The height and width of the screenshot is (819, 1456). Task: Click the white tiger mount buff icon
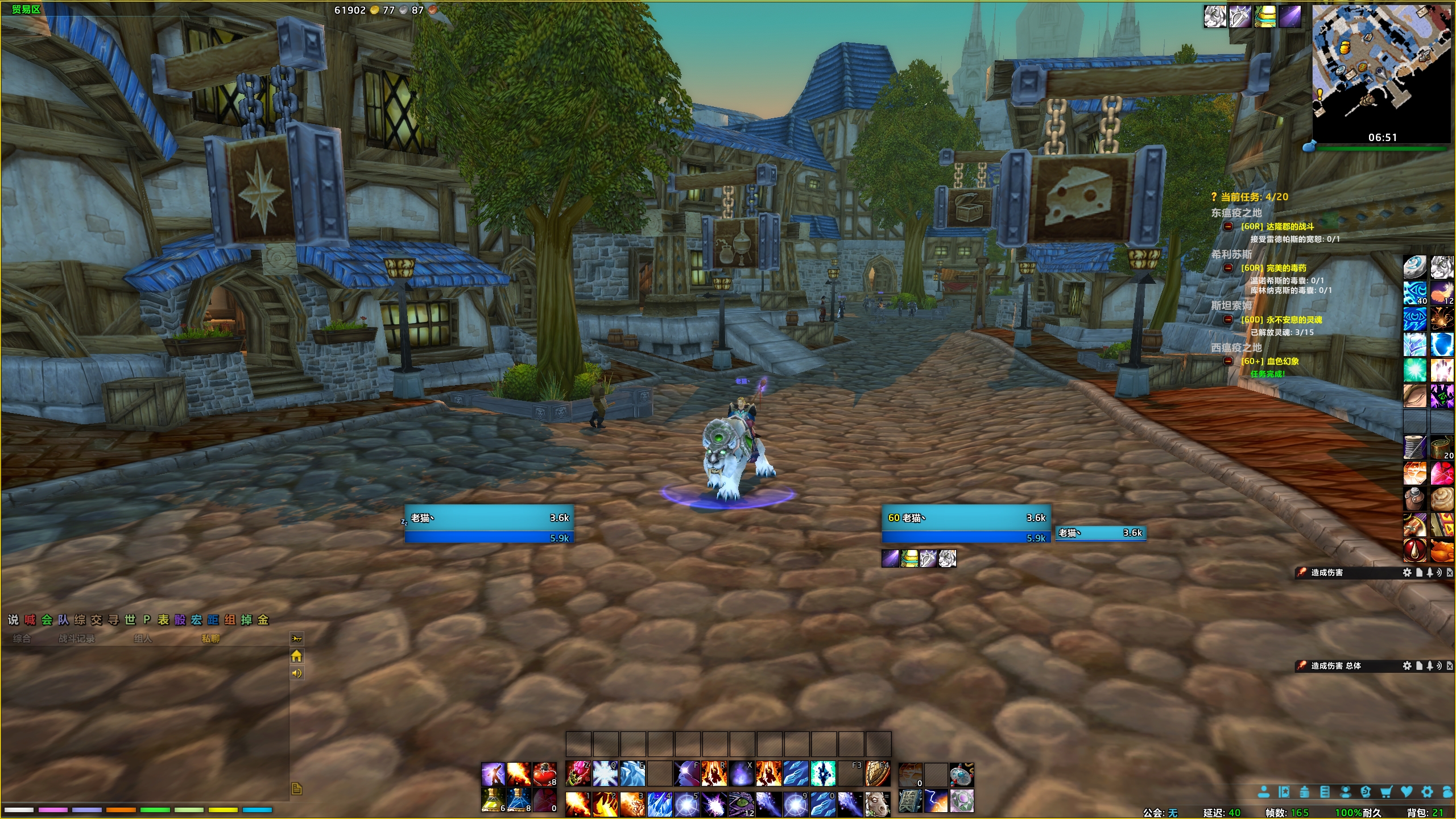pyautogui.click(x=1215, y=16)
